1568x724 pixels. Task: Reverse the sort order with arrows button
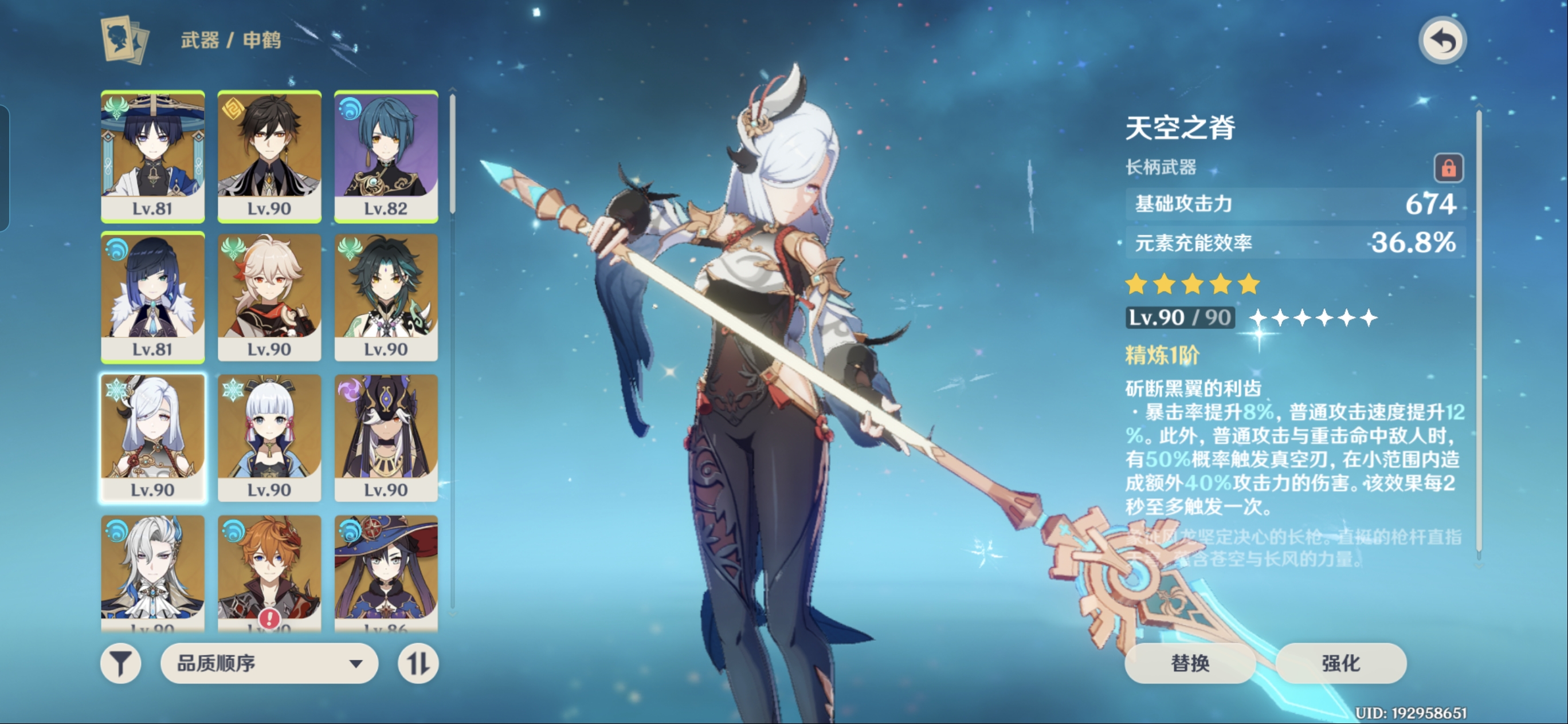[x=418, y=663]
